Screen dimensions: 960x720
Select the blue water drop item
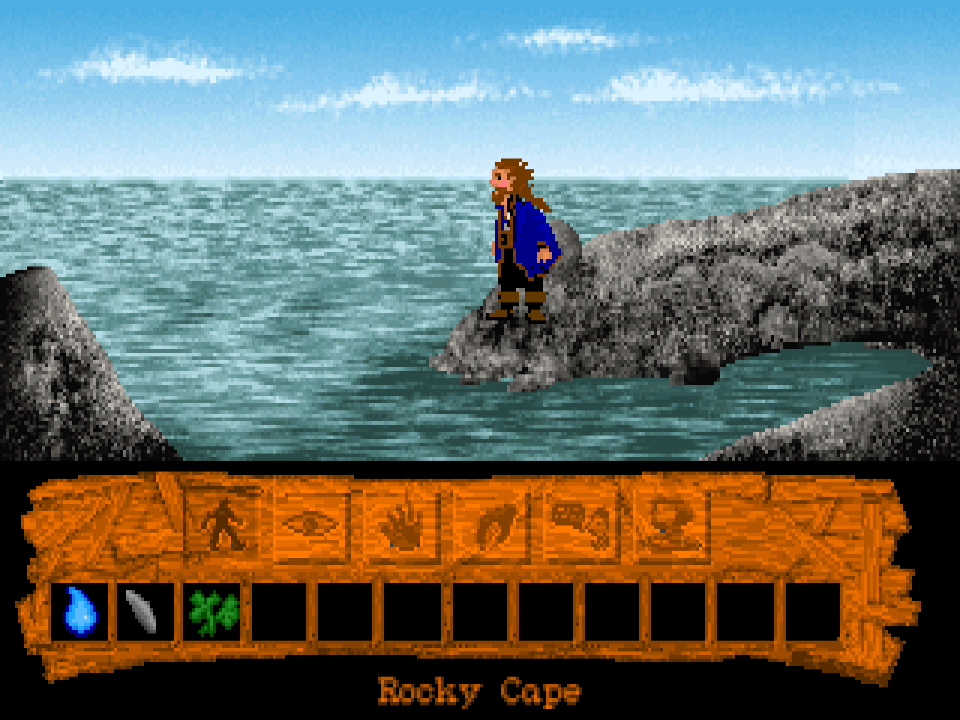pos(79,610)
